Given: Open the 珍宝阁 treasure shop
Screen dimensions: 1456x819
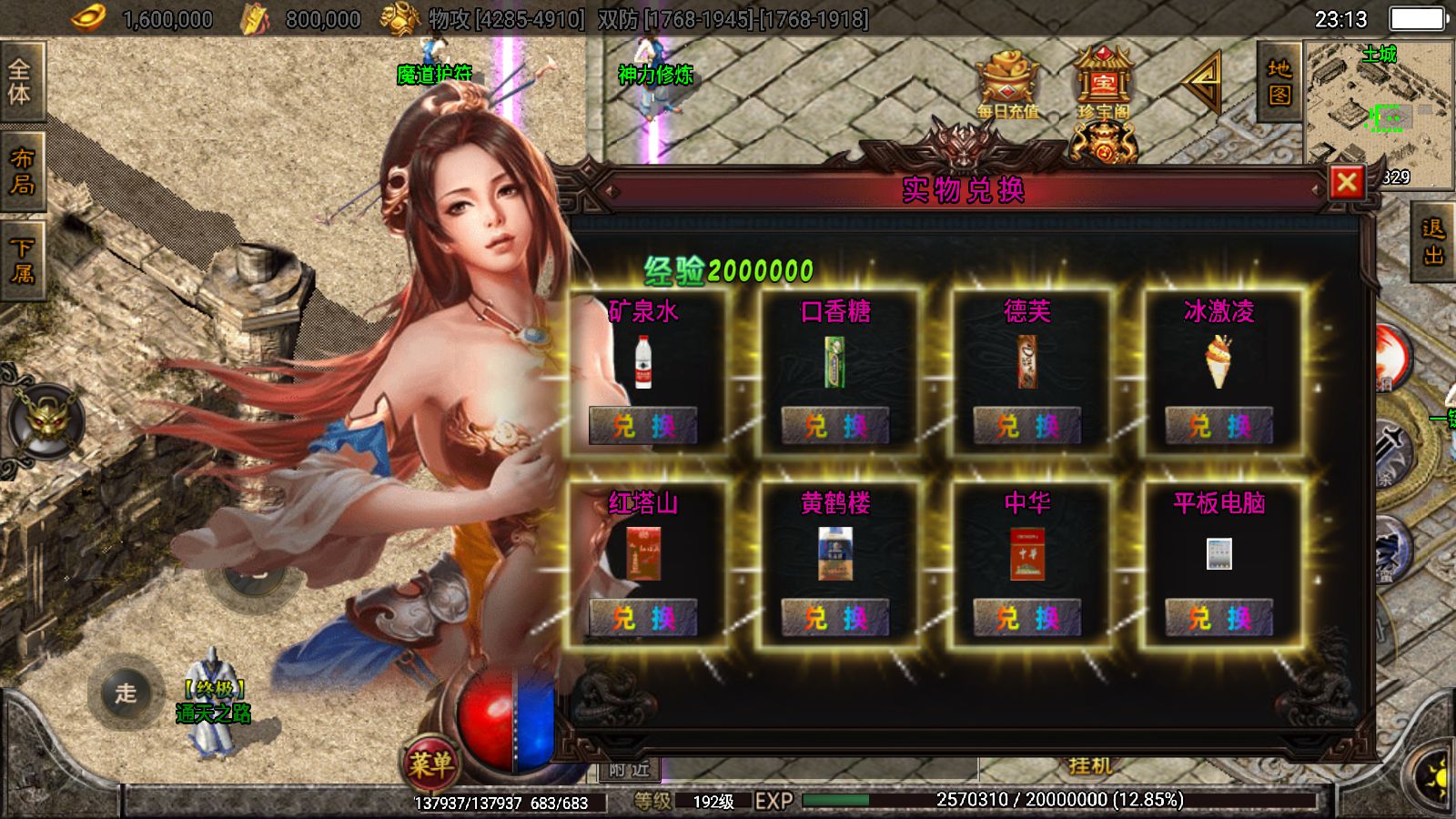Looking at the screenshot, I should 1103,84.
